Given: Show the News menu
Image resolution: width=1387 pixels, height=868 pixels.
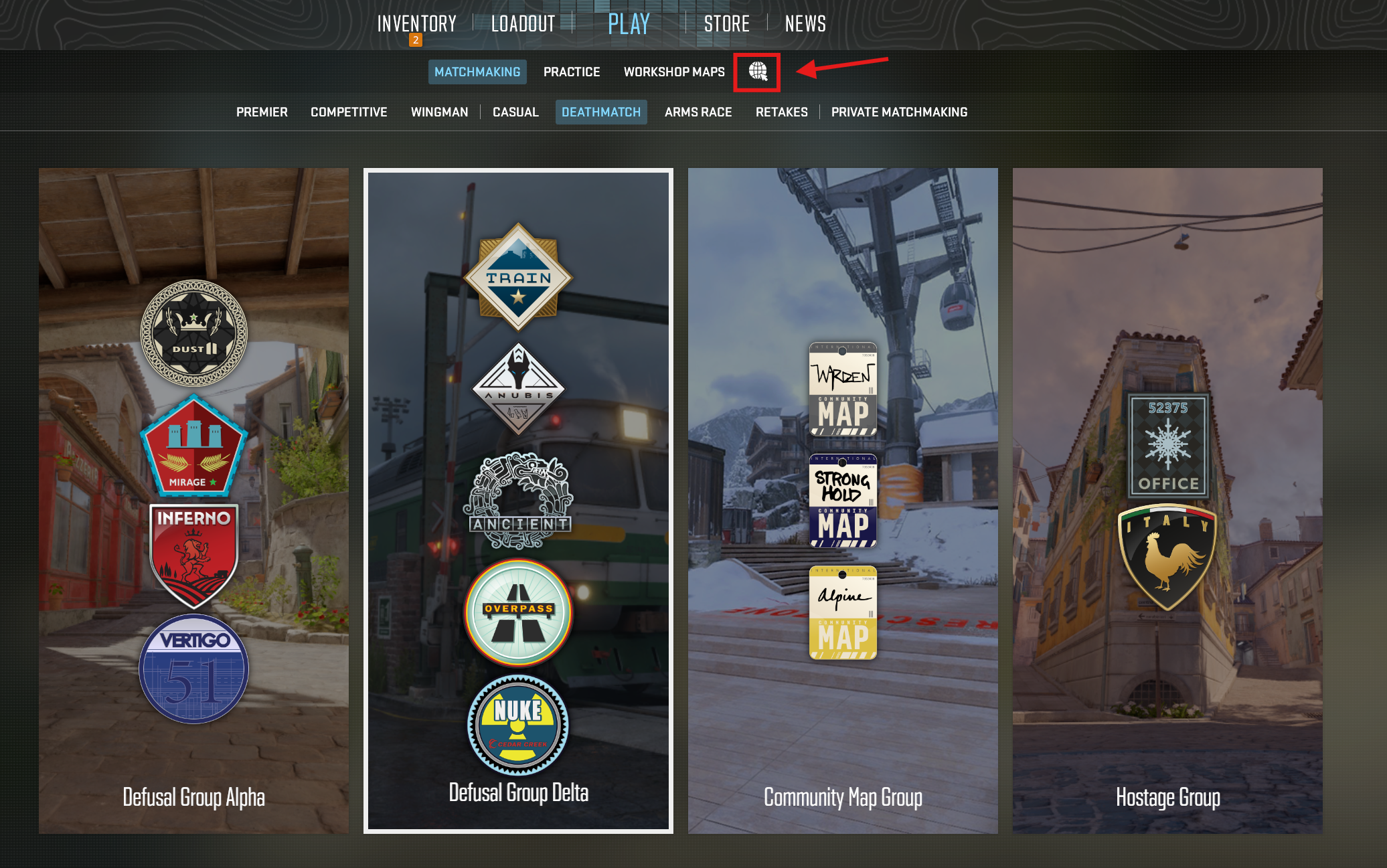Looking at the screenshot, I should point(805,24).
